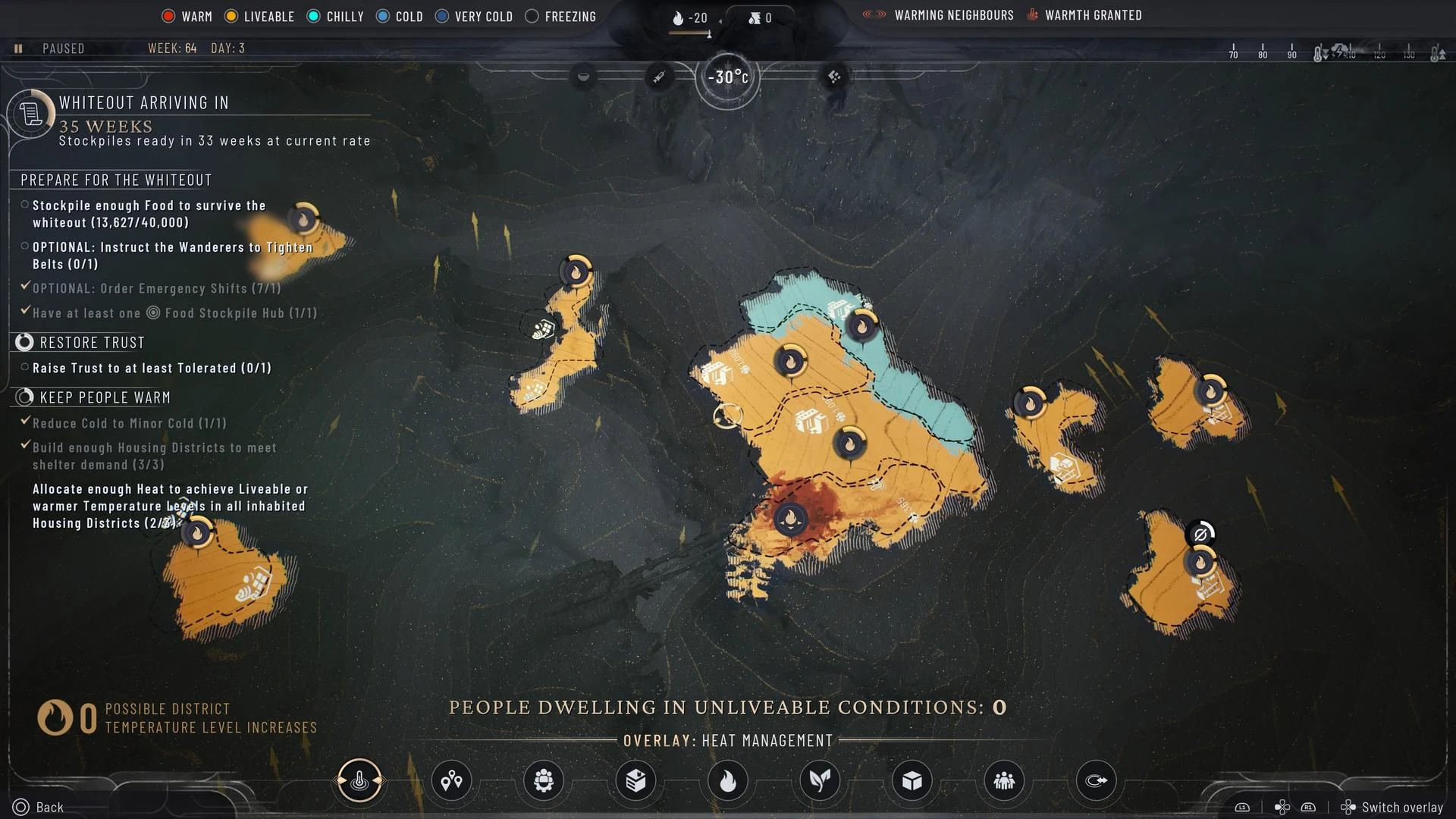Screen dimensions: 1456x819
Task: Switch to the workforce gear overlay
Action: [544, 780]
